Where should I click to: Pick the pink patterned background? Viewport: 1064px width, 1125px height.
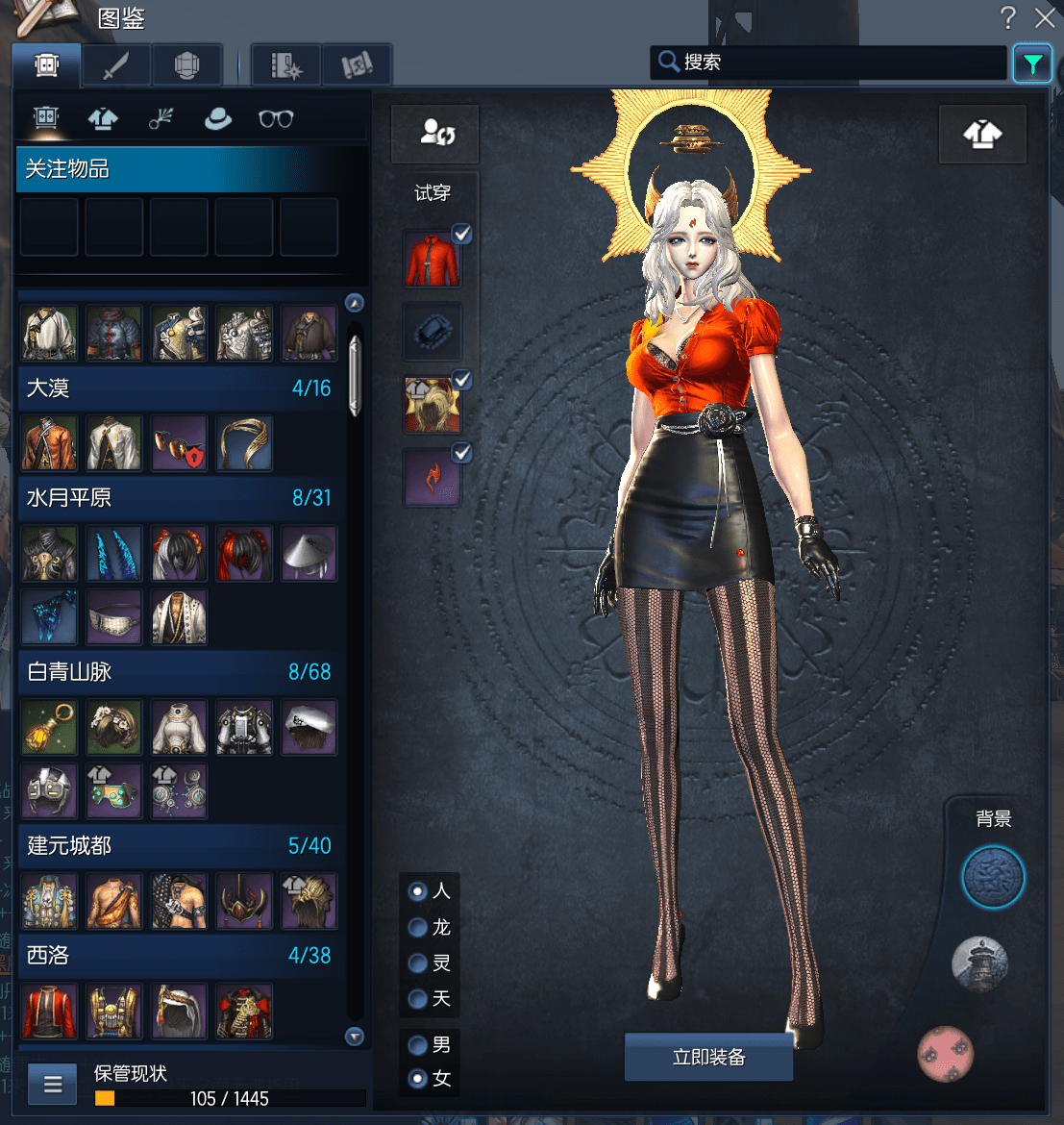point(945,1054)
